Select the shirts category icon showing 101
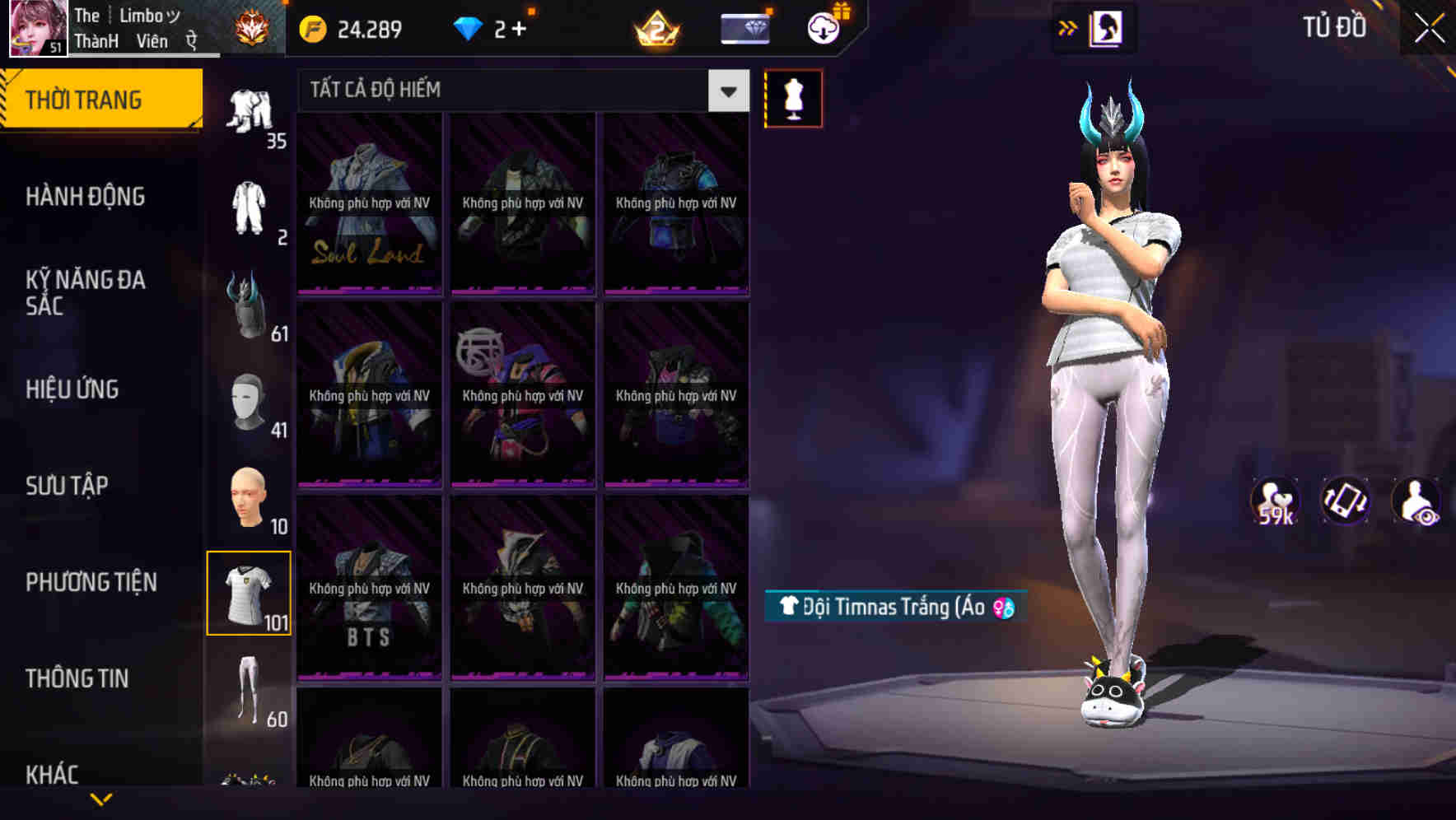Screen dimensions: 1456x820 [250, 591]
